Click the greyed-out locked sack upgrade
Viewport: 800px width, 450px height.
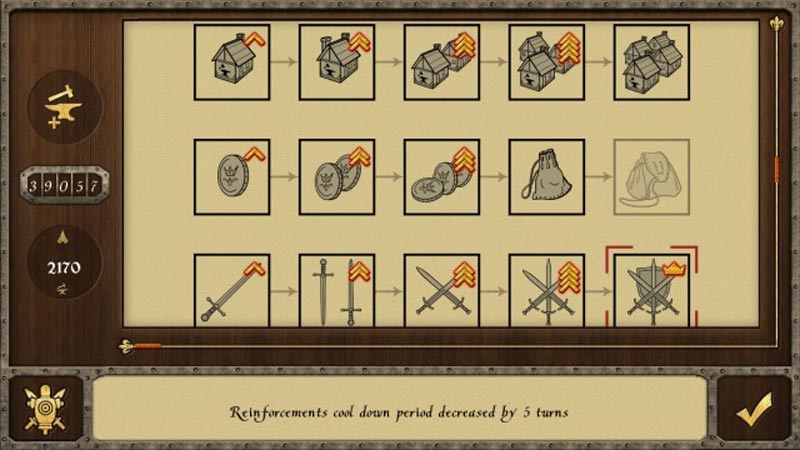652,177
